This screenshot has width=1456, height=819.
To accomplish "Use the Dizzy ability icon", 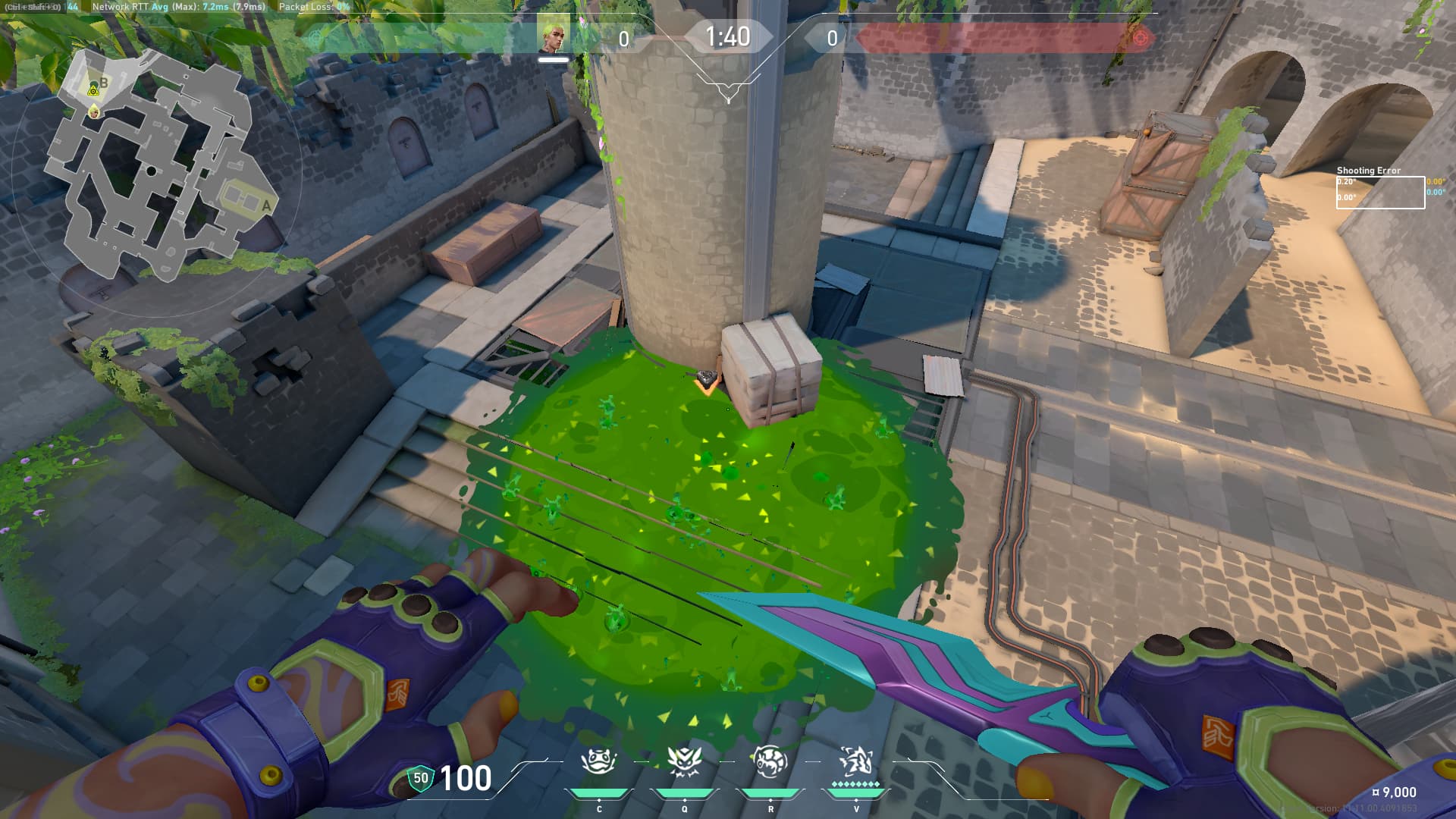I will [x=770, y=761].
